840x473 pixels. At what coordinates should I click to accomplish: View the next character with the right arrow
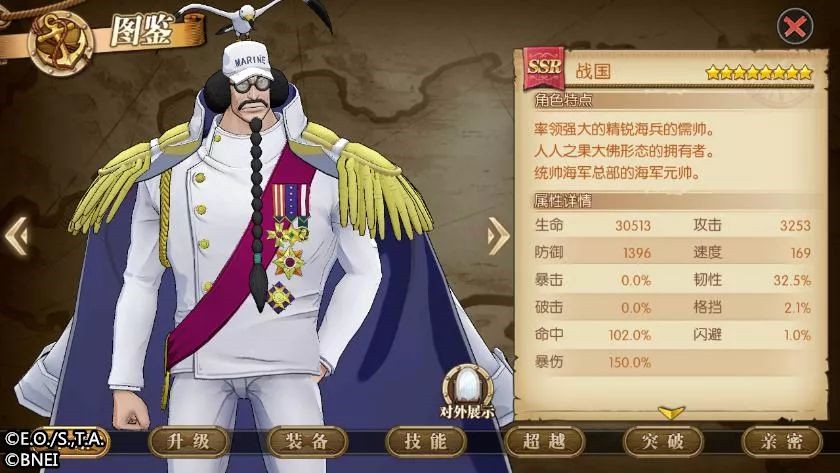(498, 236)
